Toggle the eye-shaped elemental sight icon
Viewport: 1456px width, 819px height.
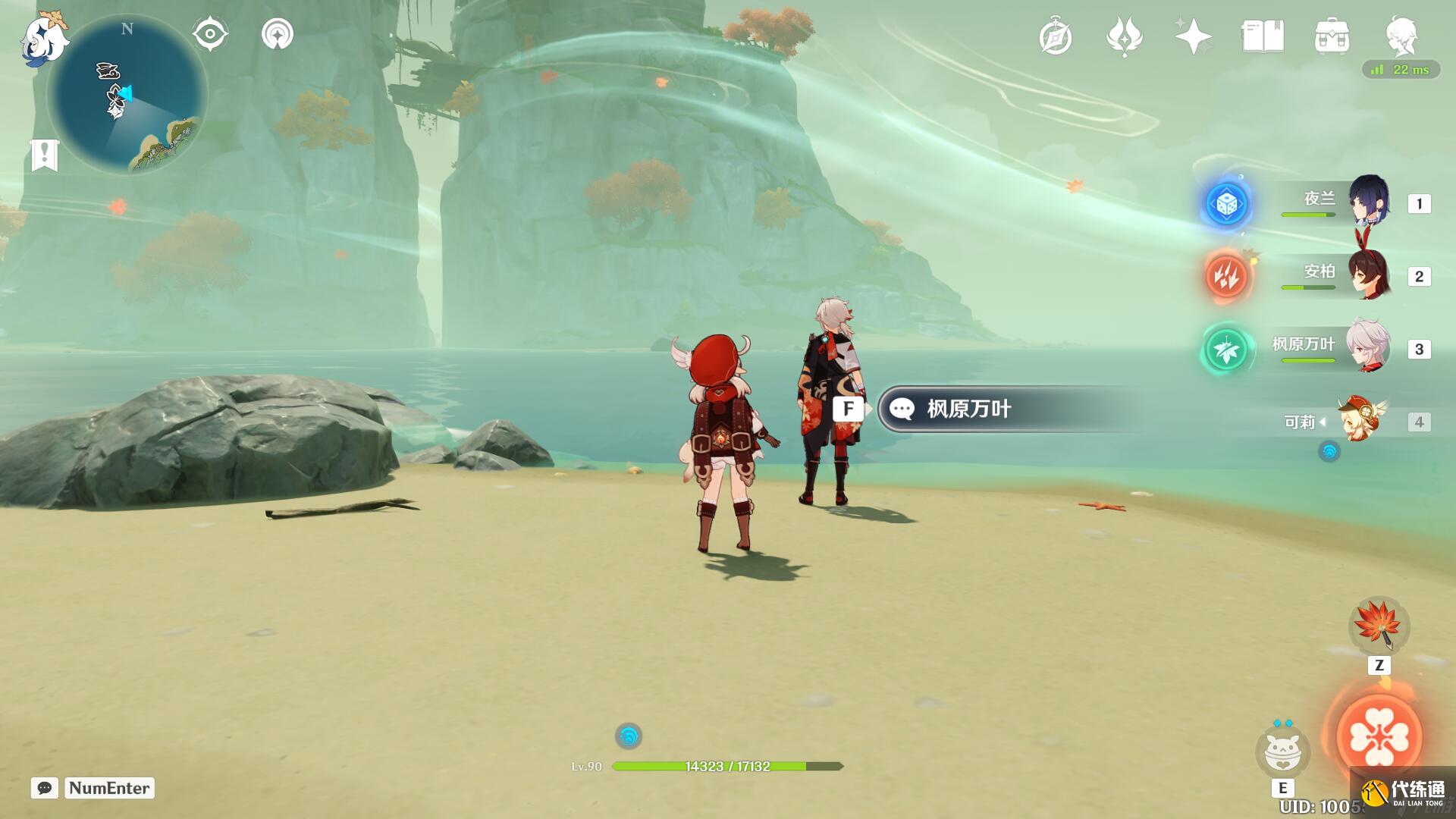210,34
